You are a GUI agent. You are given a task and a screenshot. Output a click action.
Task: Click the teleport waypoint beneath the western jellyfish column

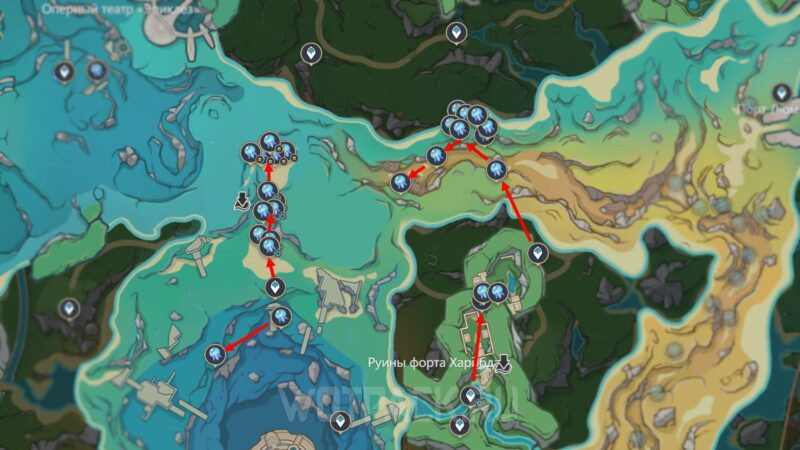click(x=276, y=288)
